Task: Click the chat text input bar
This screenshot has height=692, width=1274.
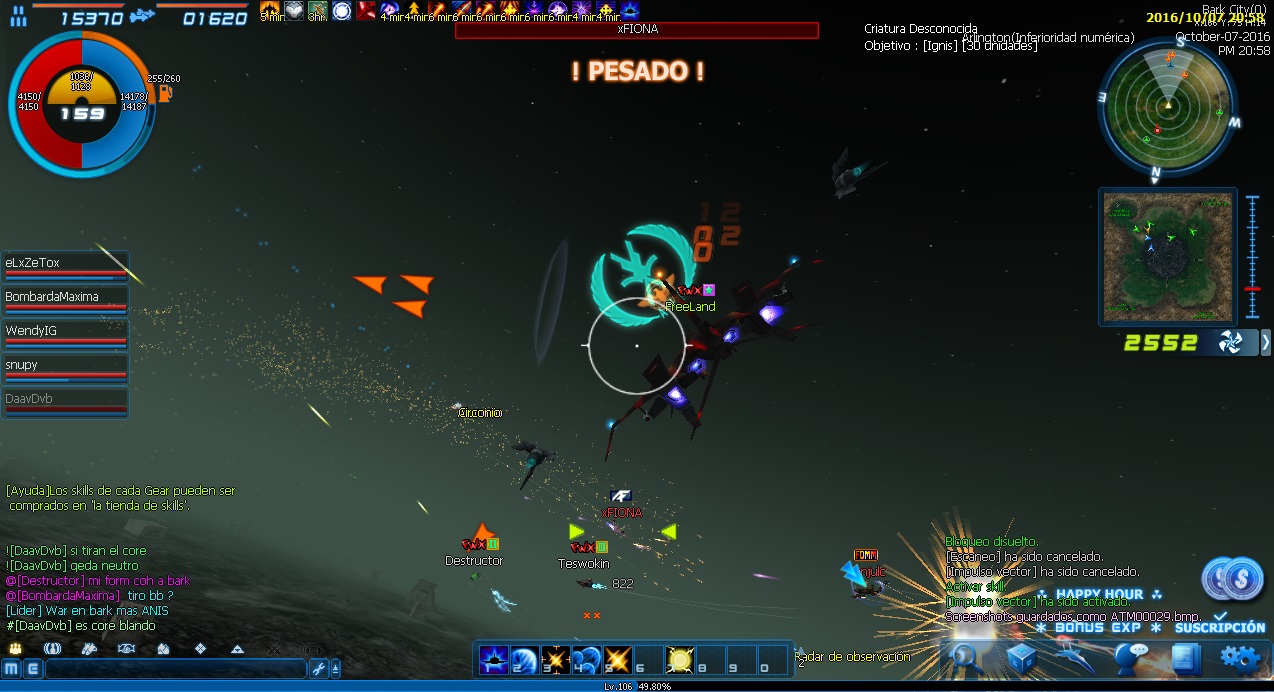Action: click(175, 669)
